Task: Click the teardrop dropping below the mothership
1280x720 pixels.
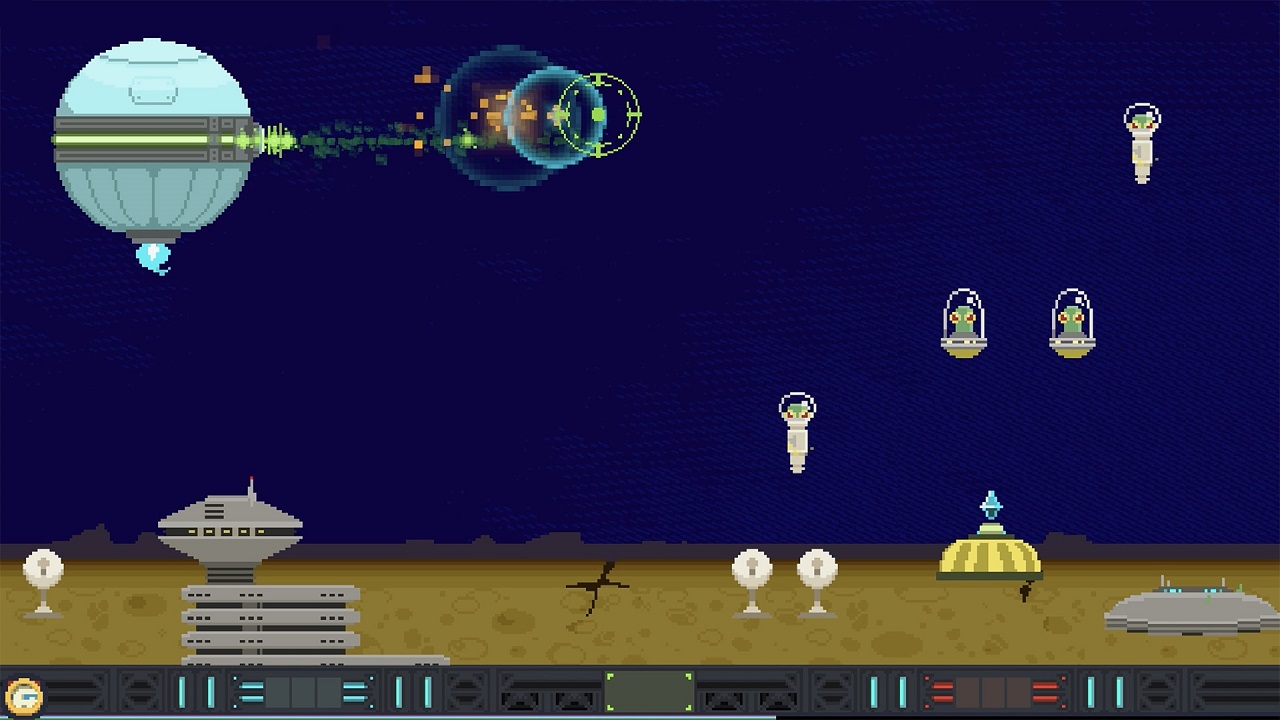Action: click(151, 258)
